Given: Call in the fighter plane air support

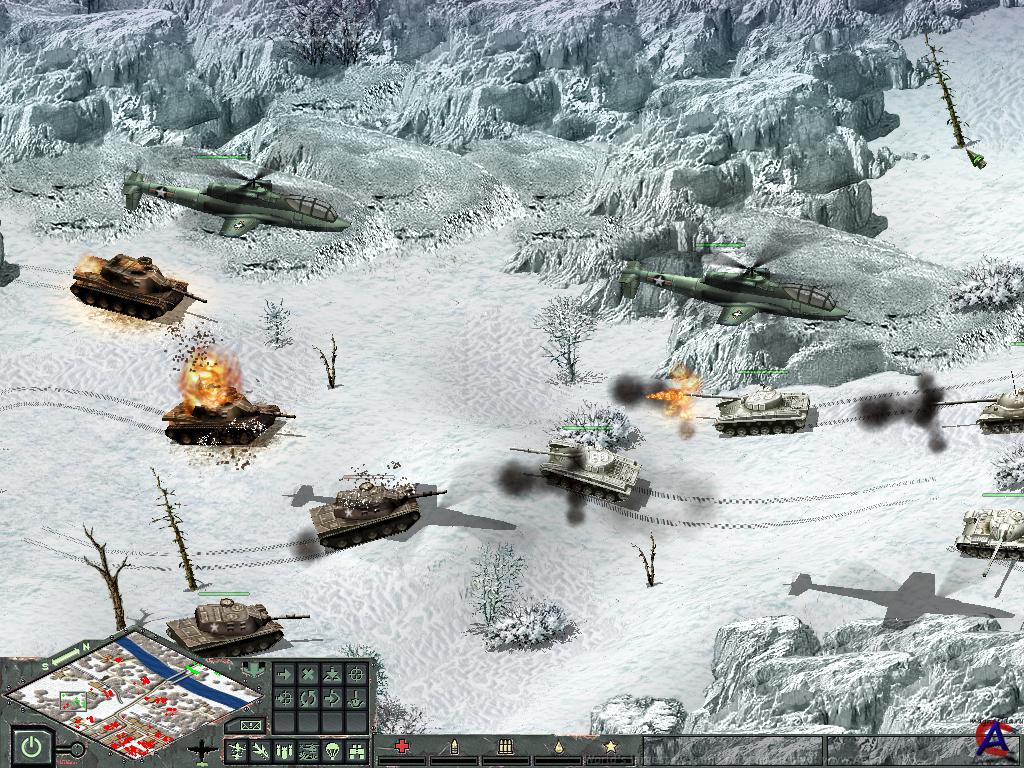Looking at the screenshot, I should coord(237,750).
